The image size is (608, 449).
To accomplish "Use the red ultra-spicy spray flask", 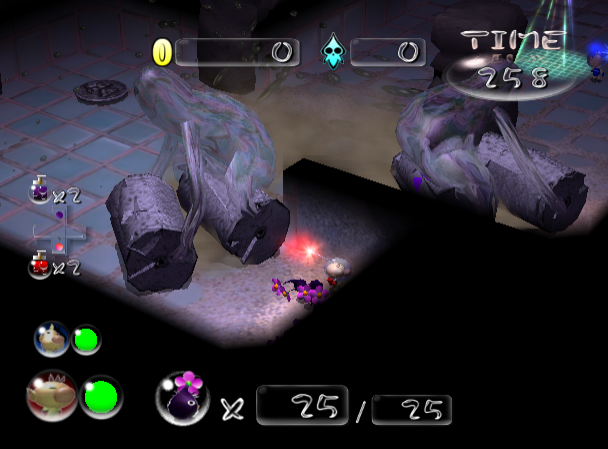I will 39,265.
